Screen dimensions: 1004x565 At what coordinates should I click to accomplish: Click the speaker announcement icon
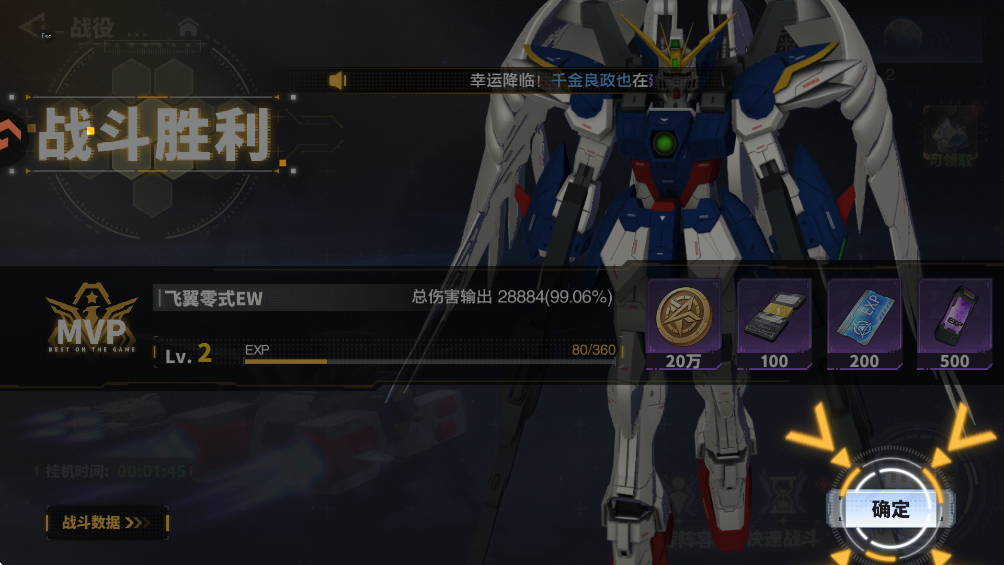338,80
